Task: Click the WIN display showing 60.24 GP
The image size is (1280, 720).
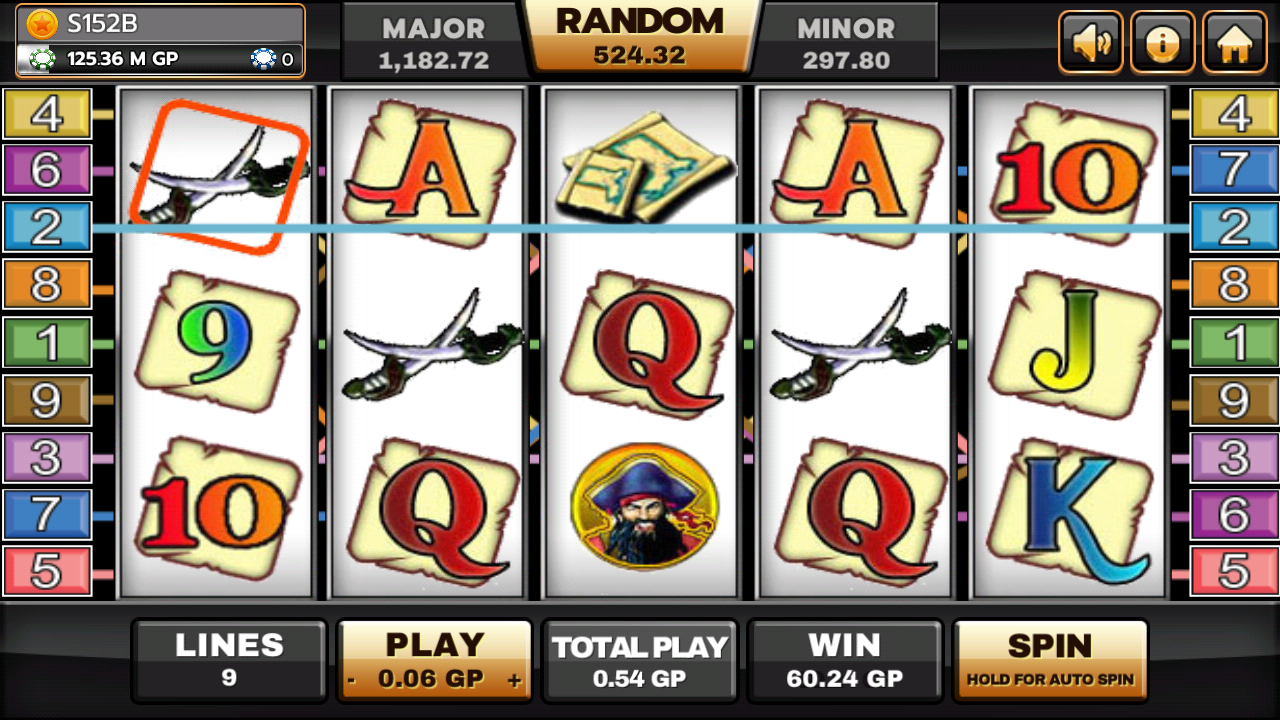Action: tap(846, 660)
